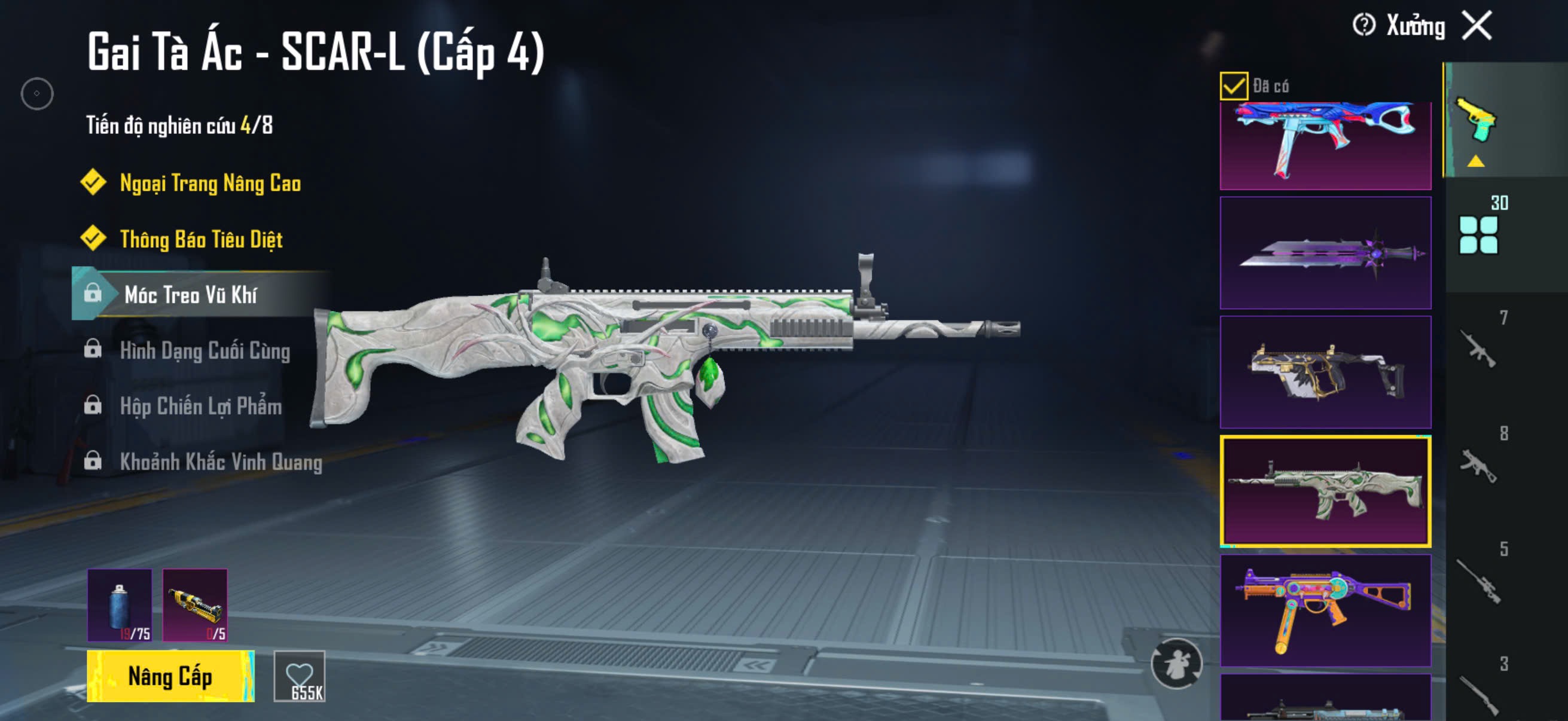Select the blue paint can material slot
This screenshot has width=1568, height=721.
tap(120, 605)
